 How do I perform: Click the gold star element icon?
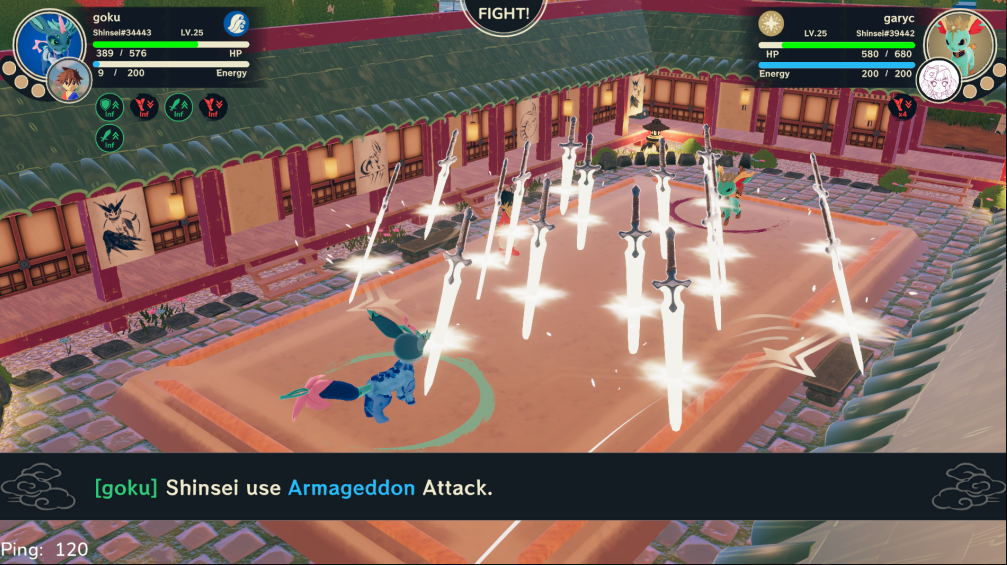pos(771,23)
